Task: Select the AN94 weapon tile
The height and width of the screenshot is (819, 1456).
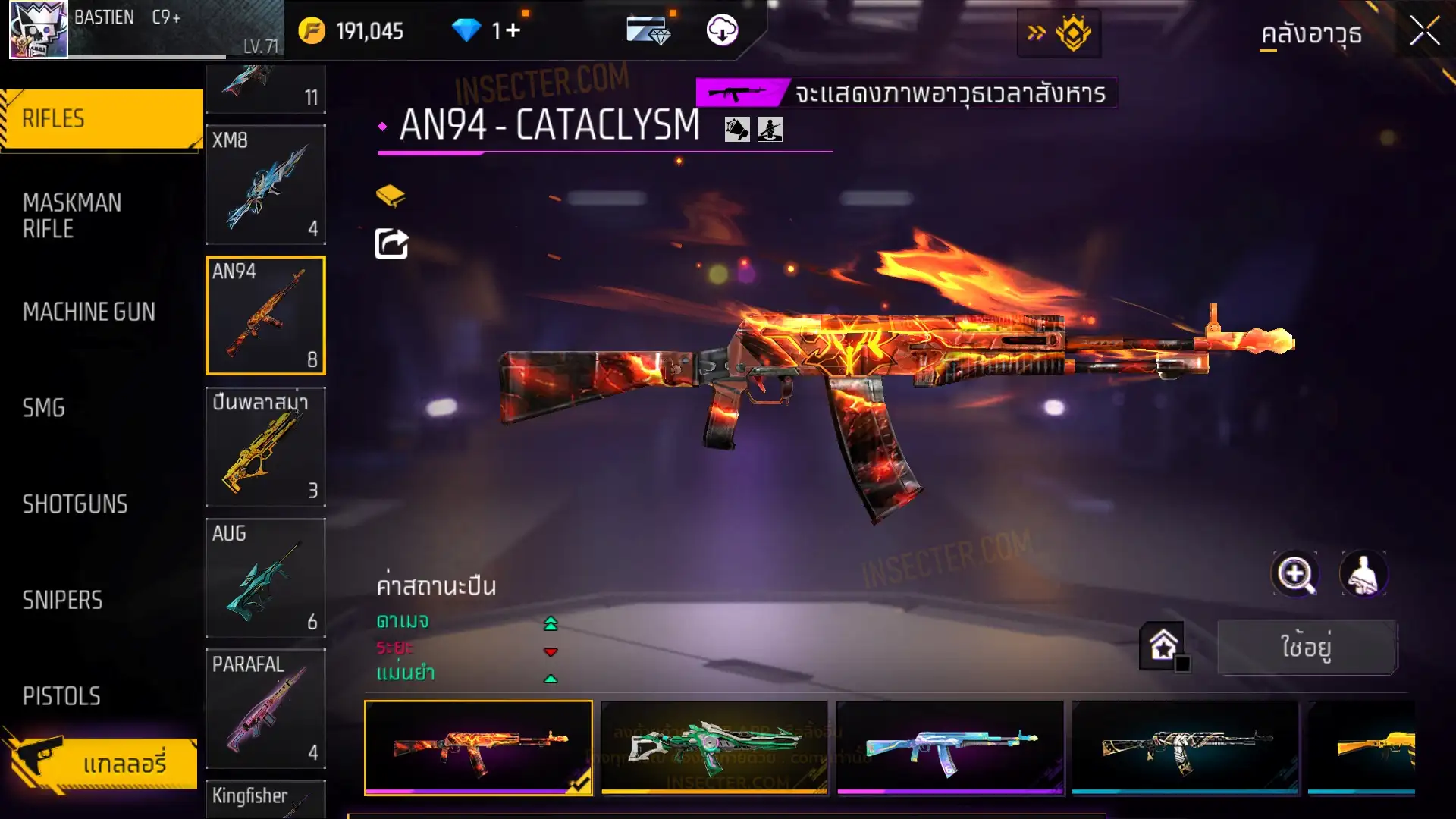Action: 265,315
